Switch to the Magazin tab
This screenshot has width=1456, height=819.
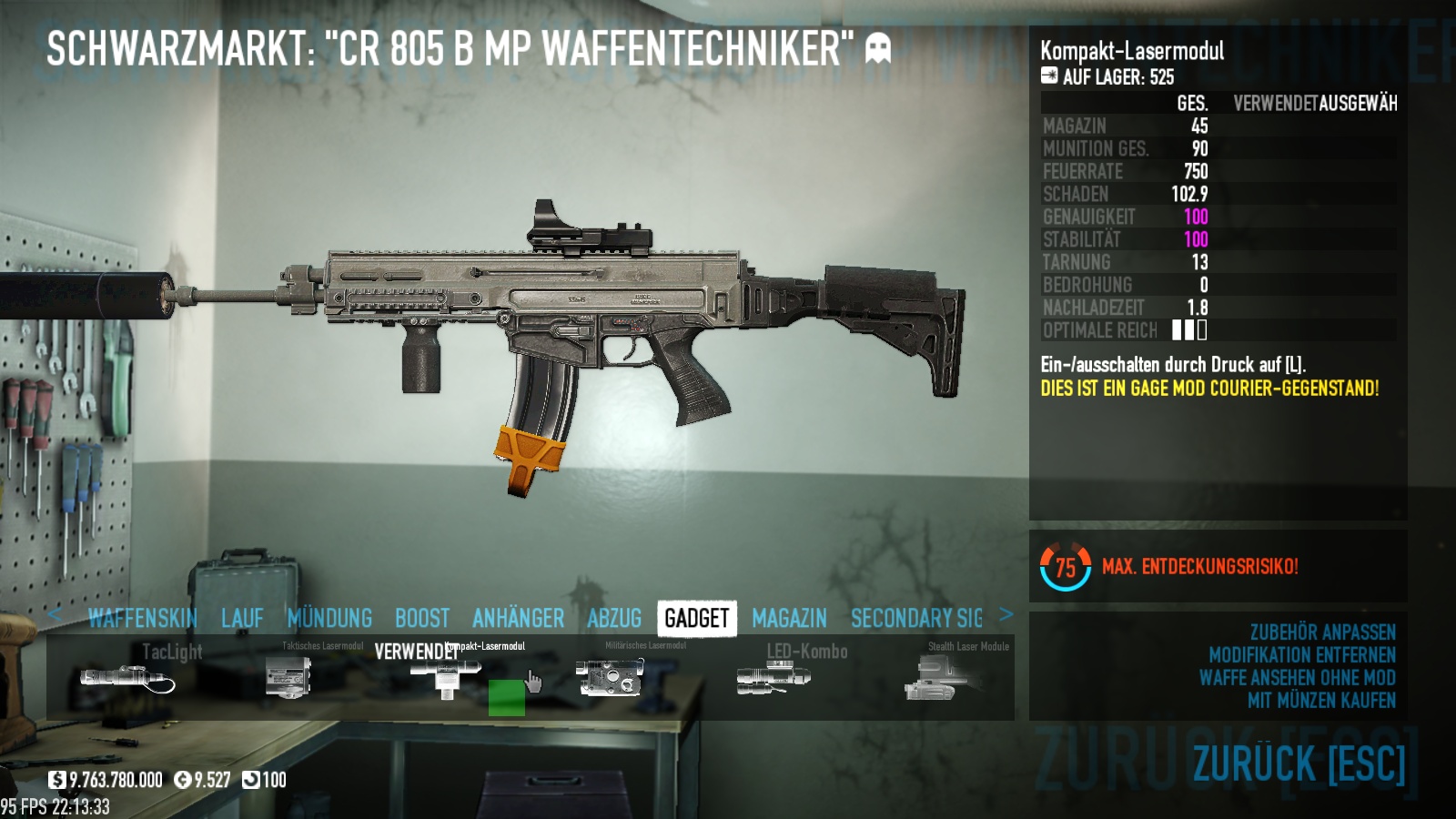(789, 619)
